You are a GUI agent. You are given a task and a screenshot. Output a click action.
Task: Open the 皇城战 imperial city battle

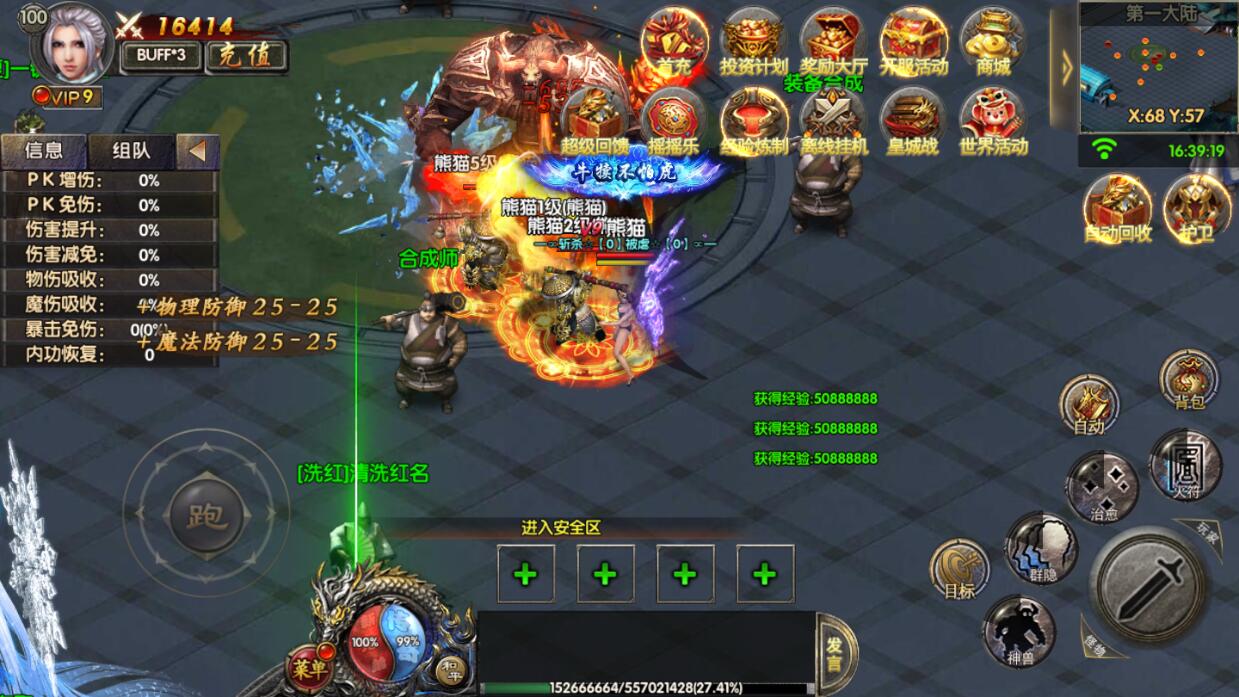[912, 121]
